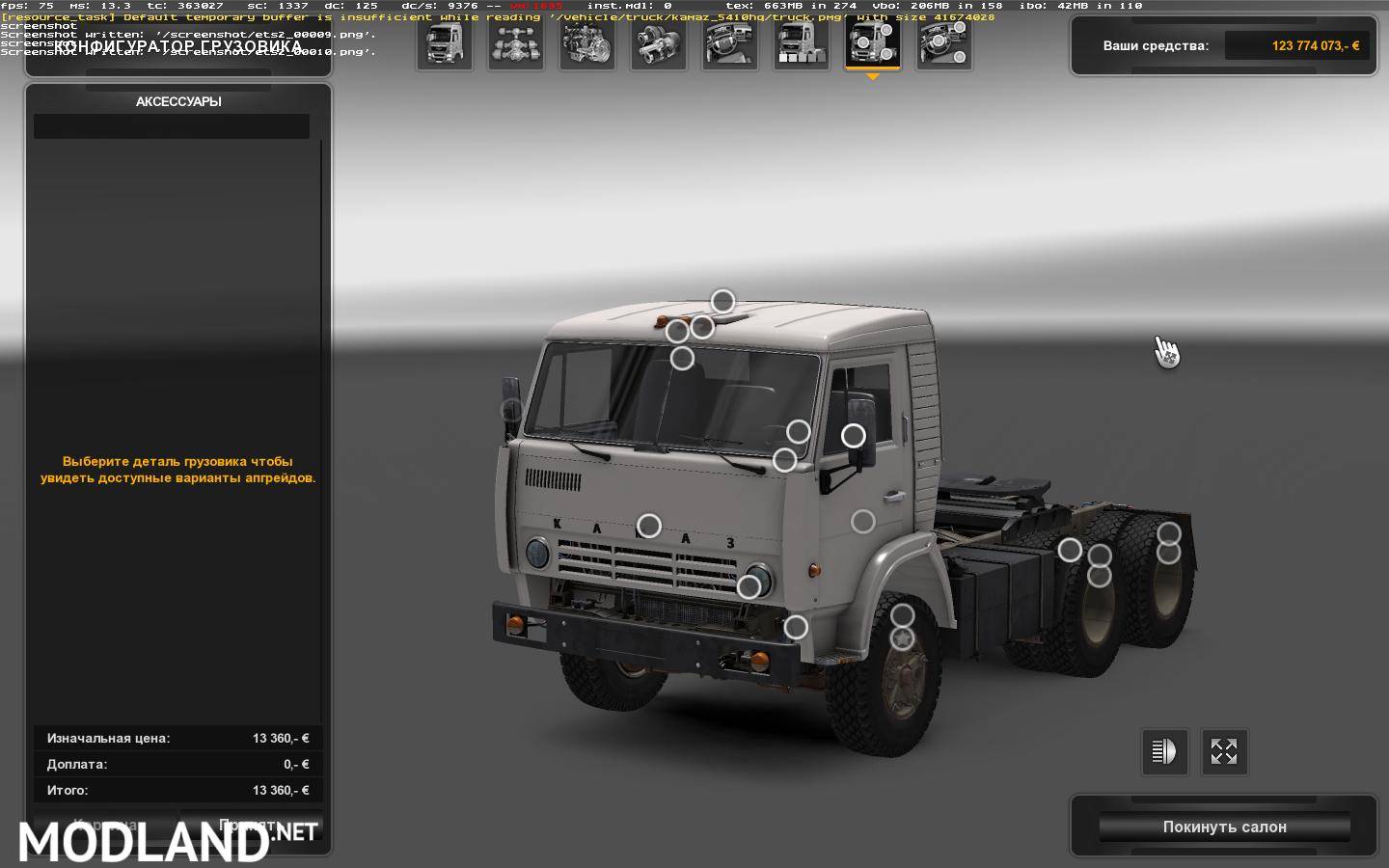Image resolution: width=1389 pixels, height=868 pixels.
Task: Open the paint jobs icon
Action: (802, 43)
